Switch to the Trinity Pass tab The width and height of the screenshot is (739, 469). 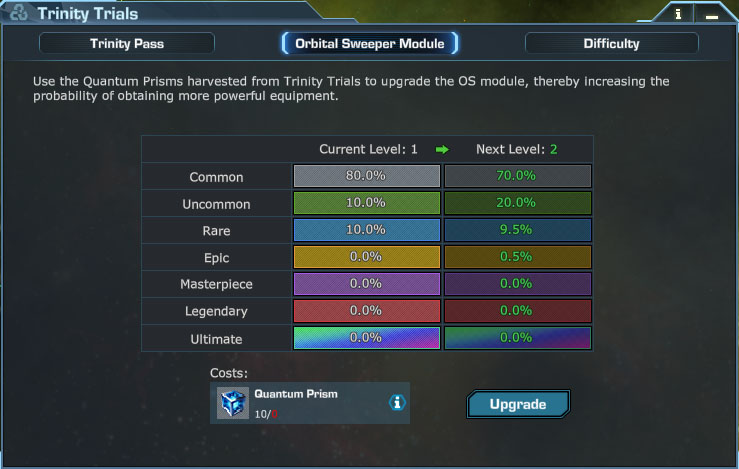tap(127, 43)
